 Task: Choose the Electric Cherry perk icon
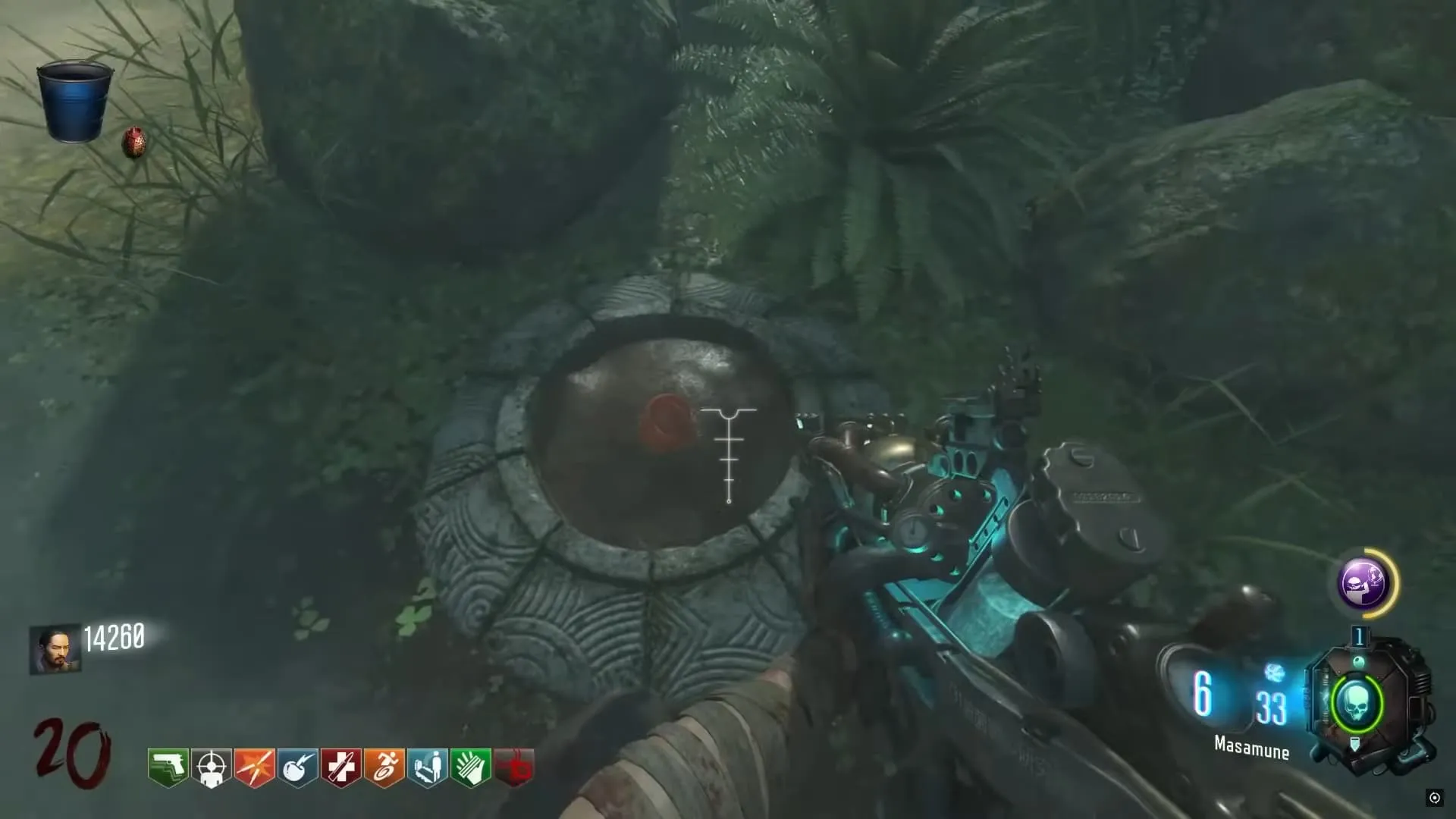tap(298, 768)
